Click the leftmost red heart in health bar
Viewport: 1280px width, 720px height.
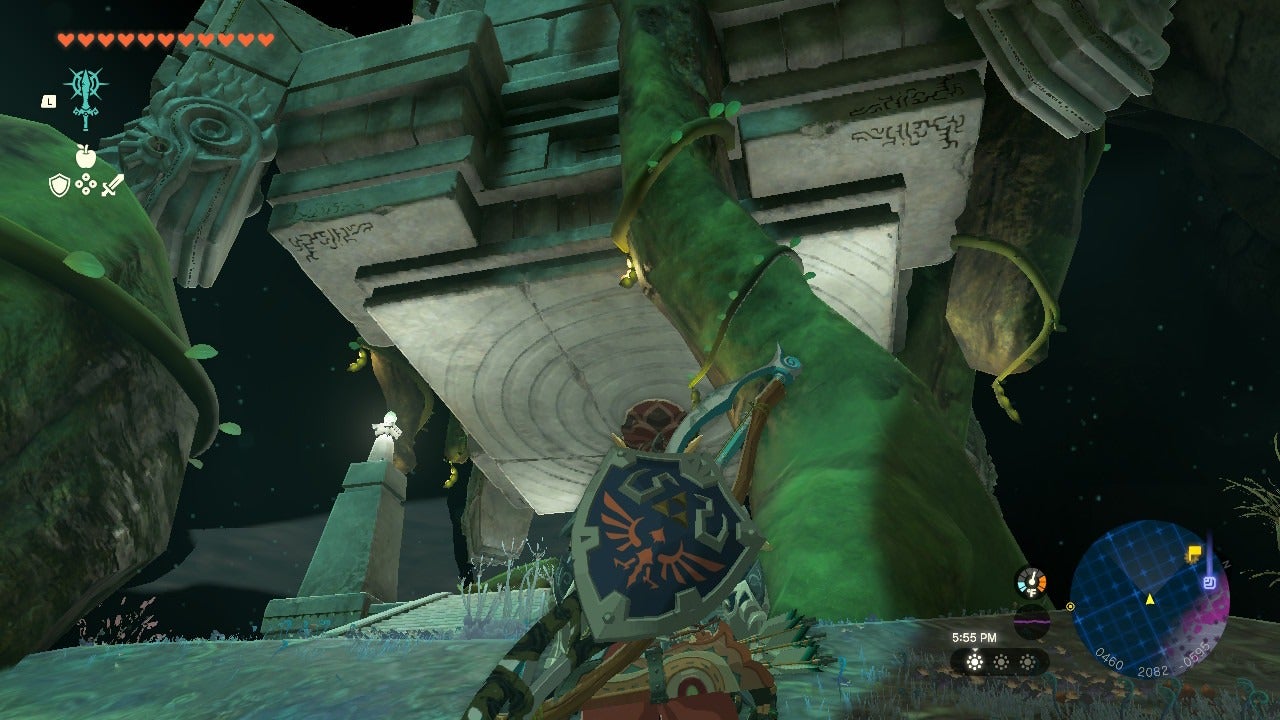click(x=64, y=38)
